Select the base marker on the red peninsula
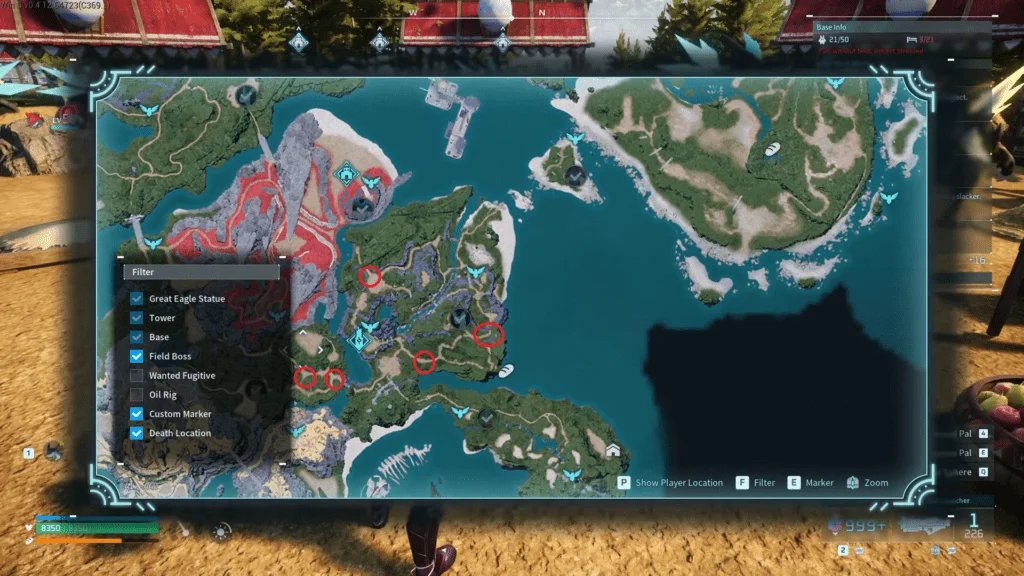 click(x=346, y=174)
